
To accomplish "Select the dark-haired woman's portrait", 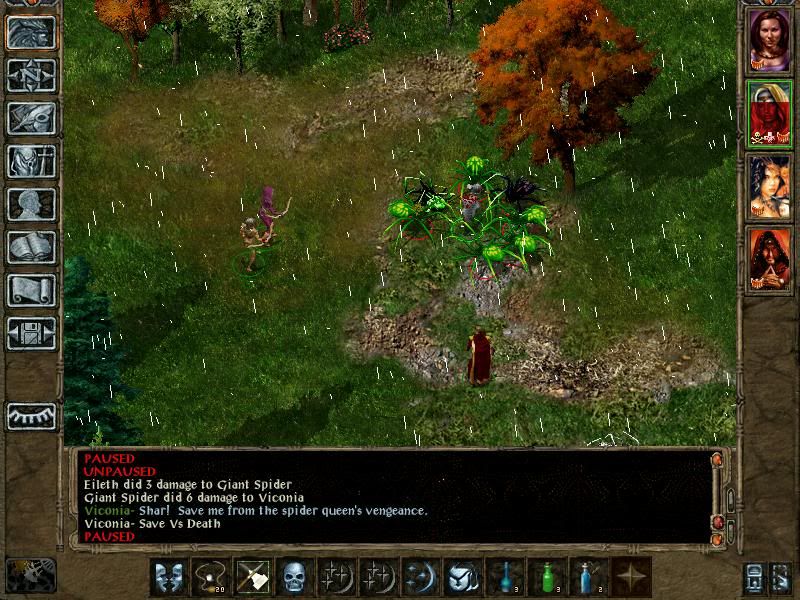I will (769, 187).
